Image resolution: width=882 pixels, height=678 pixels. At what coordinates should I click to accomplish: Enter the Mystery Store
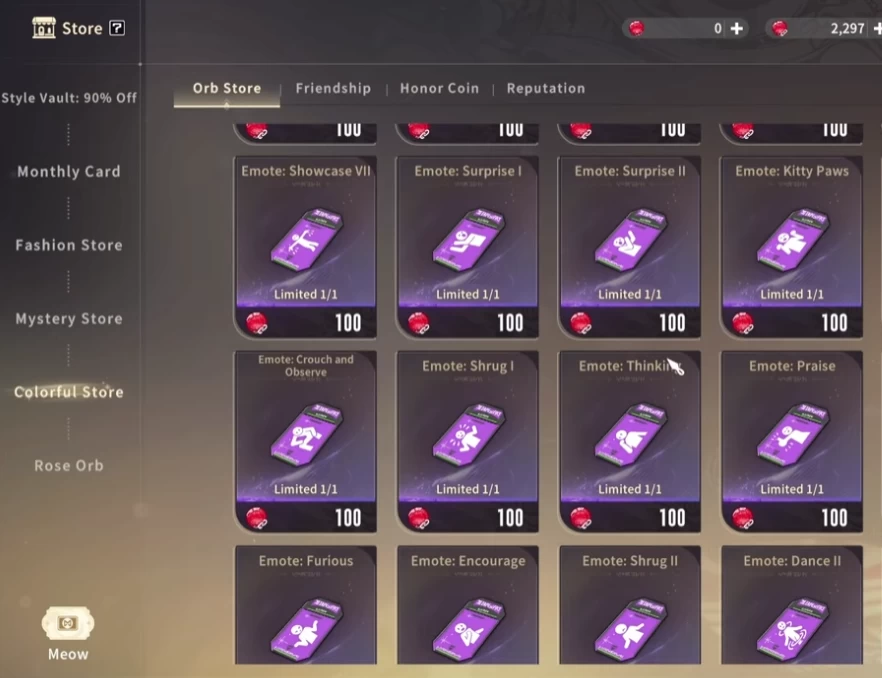tap(69, 319)
